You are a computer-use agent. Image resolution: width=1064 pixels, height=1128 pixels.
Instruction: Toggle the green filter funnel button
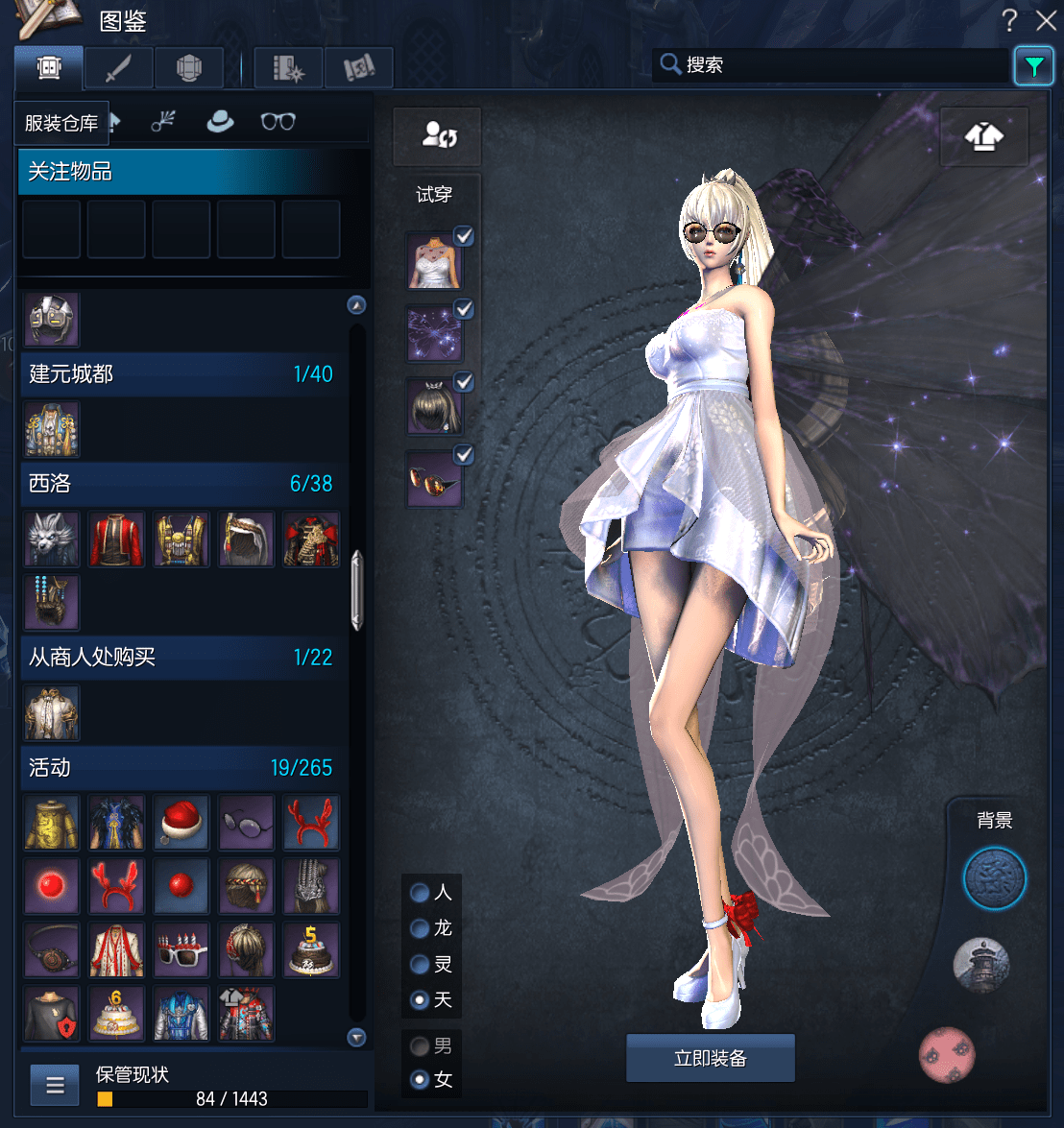[x=1033, y=66]
